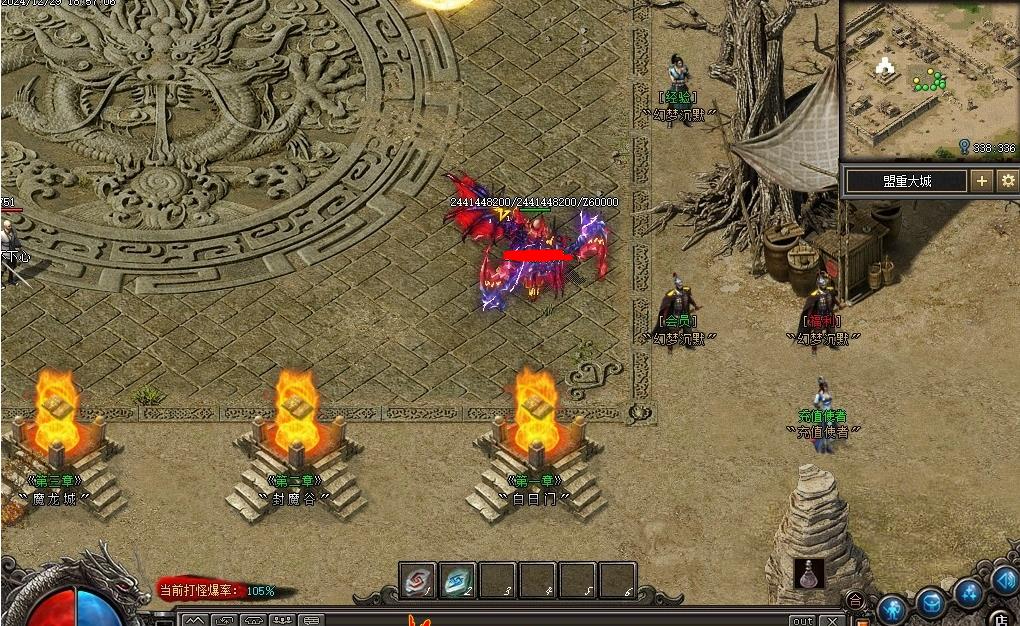Activate the teal swirl skill in slot 2

[458, 581]
